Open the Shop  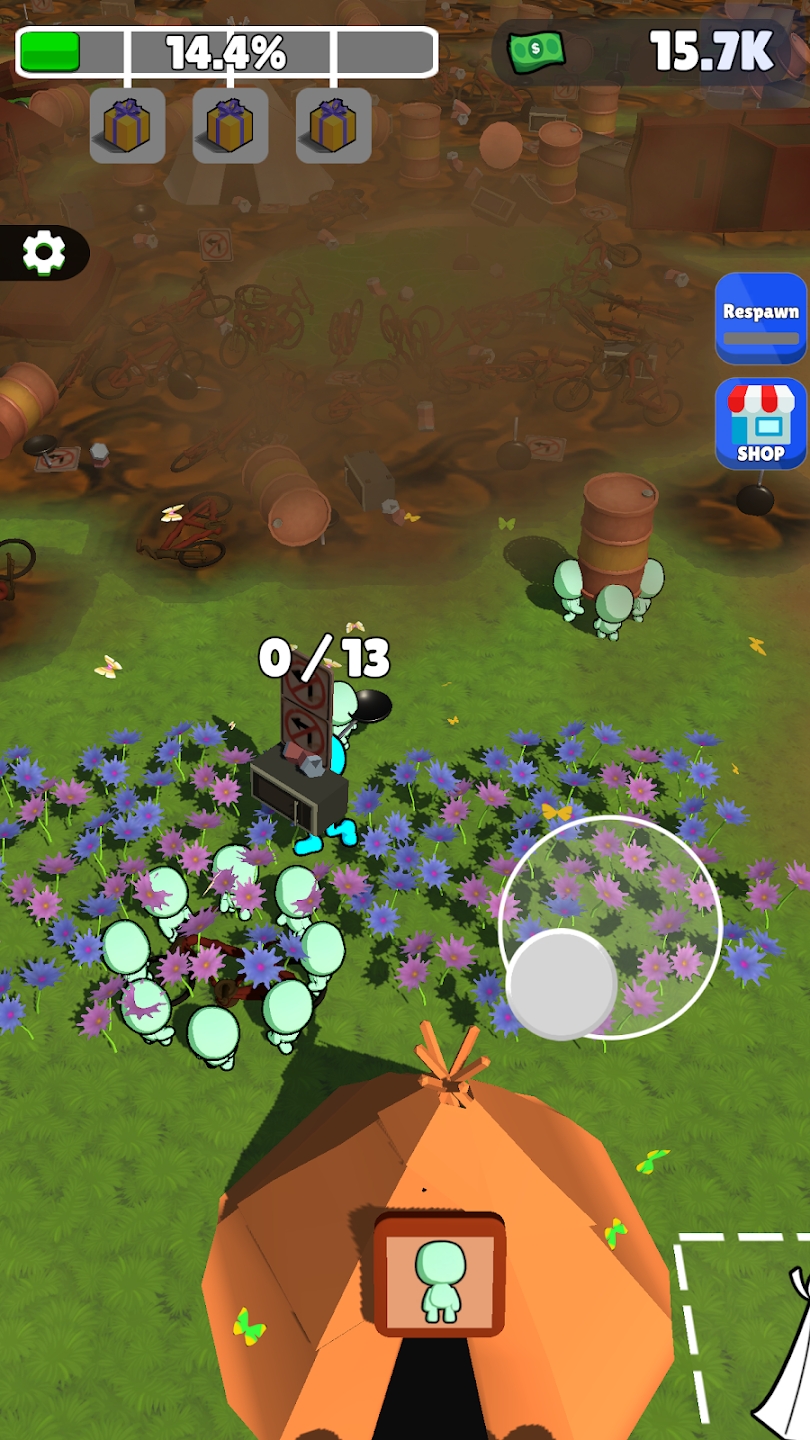point(761,424)
